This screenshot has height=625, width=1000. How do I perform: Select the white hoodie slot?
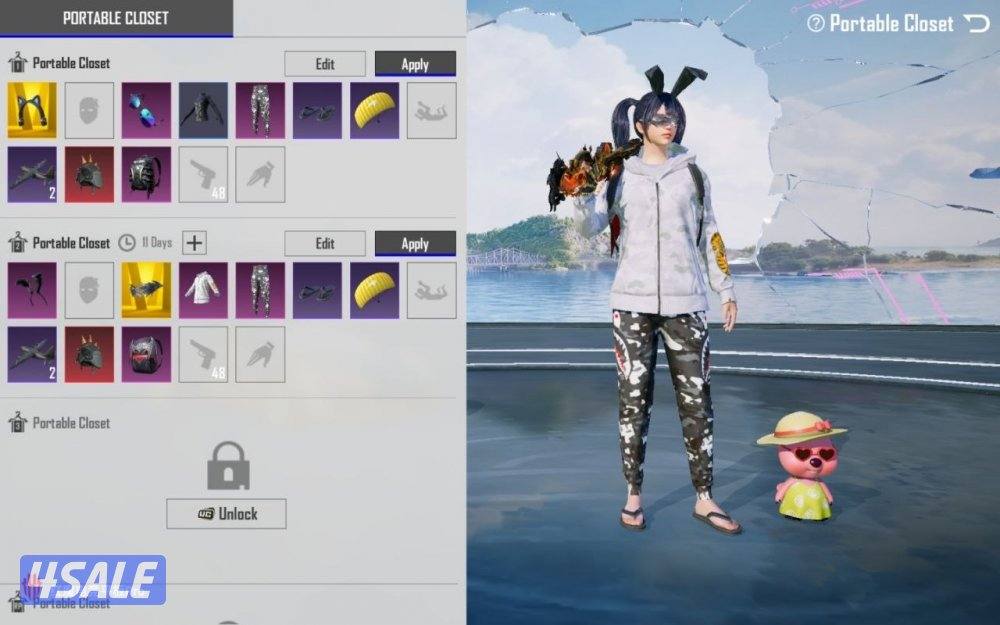point(204,290)
